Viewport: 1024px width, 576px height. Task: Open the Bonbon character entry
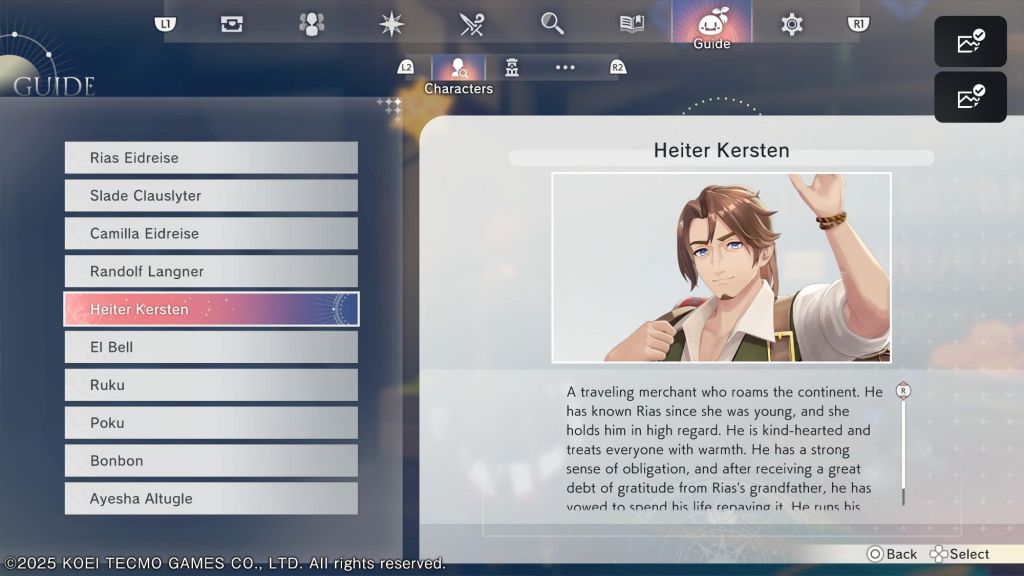point(211,461)
